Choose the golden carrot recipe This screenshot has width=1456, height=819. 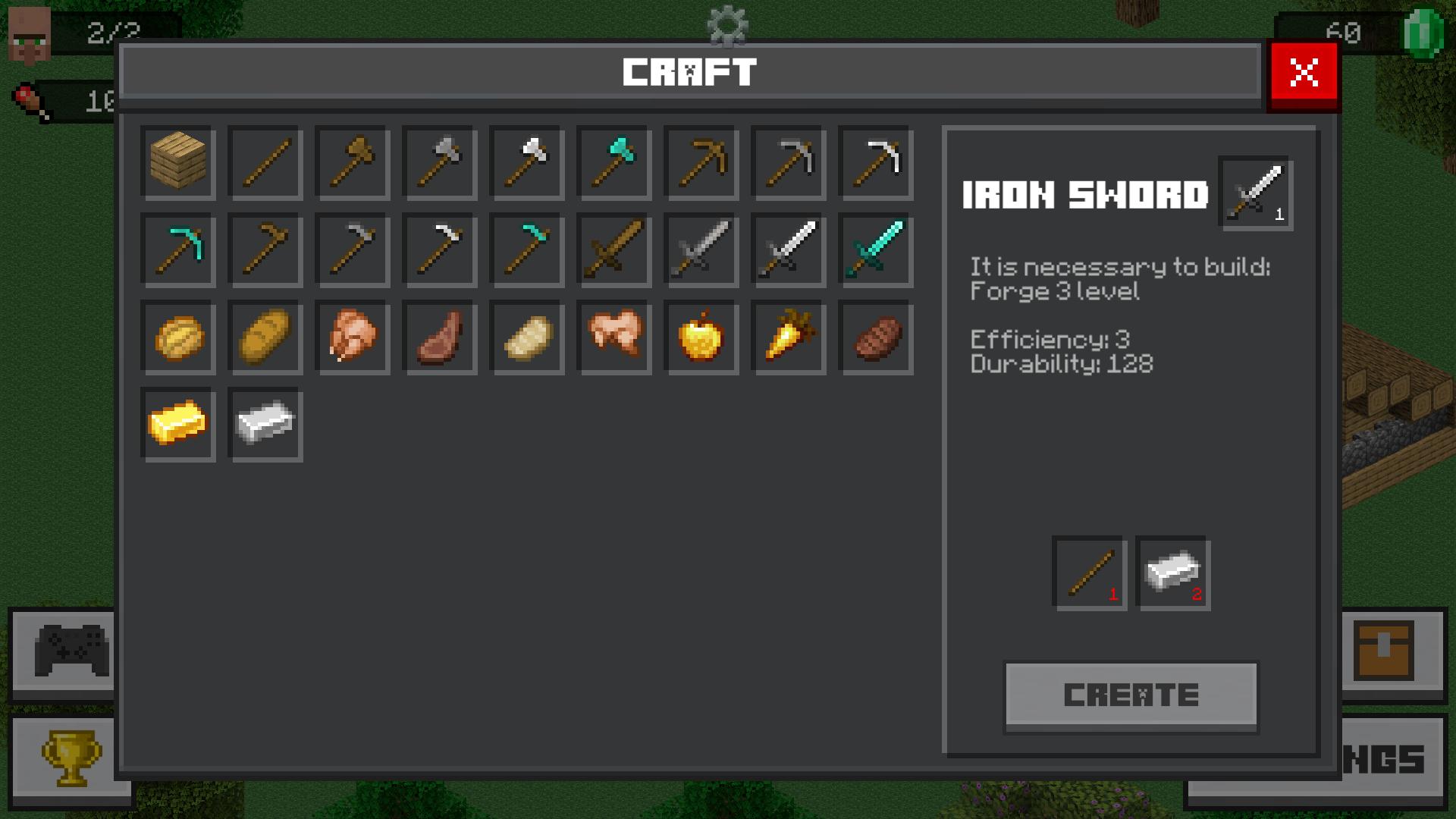pyautogui.click(x=789, y=337)
